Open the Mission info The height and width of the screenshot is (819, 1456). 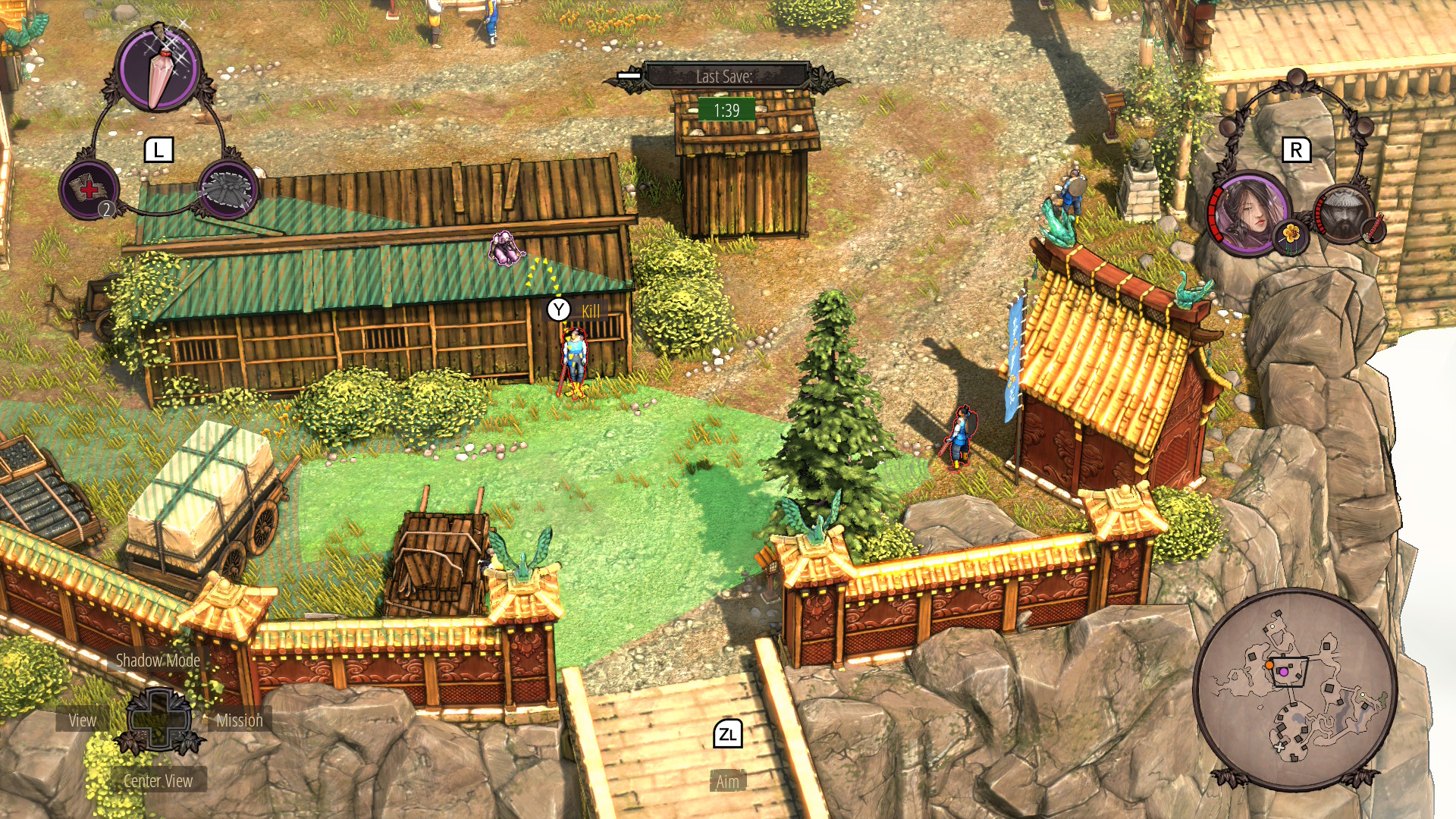(x=240, y=720)
